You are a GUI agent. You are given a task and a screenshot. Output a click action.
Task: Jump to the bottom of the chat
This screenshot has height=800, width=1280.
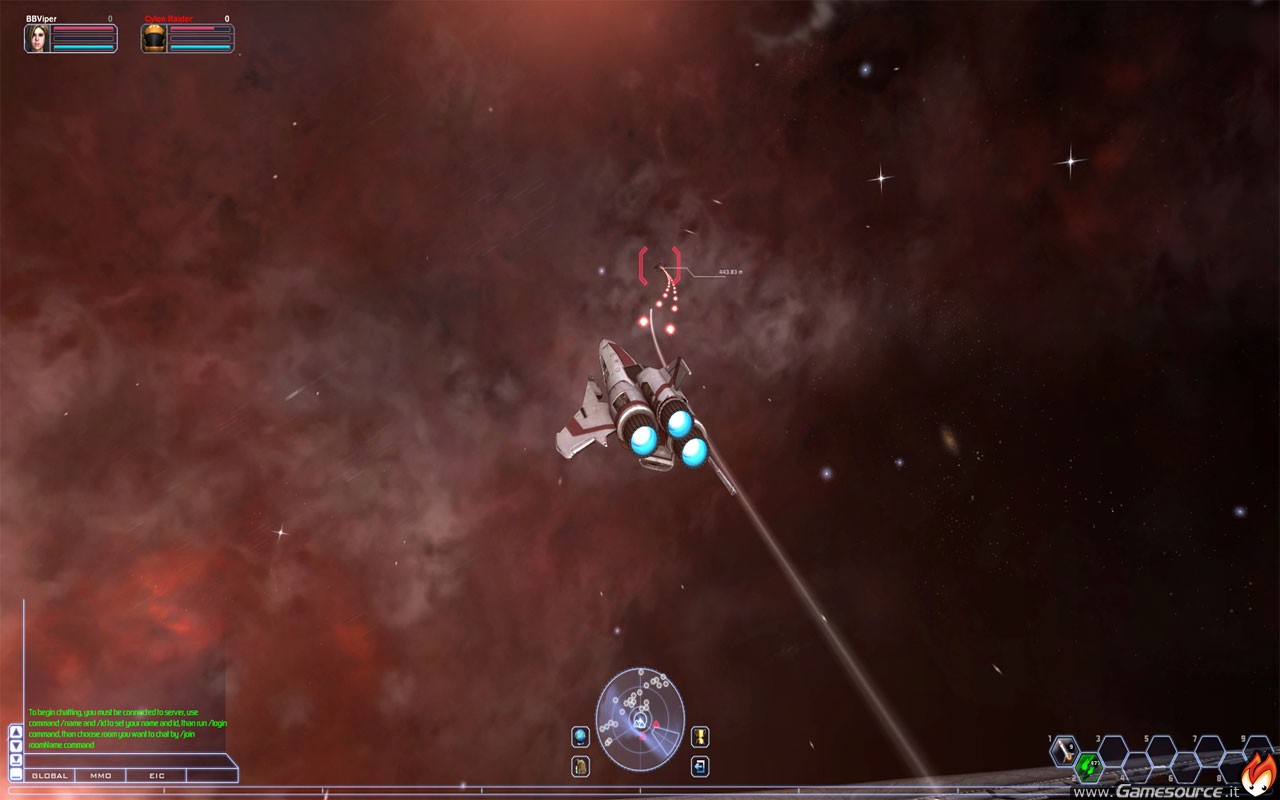[16, 759]
